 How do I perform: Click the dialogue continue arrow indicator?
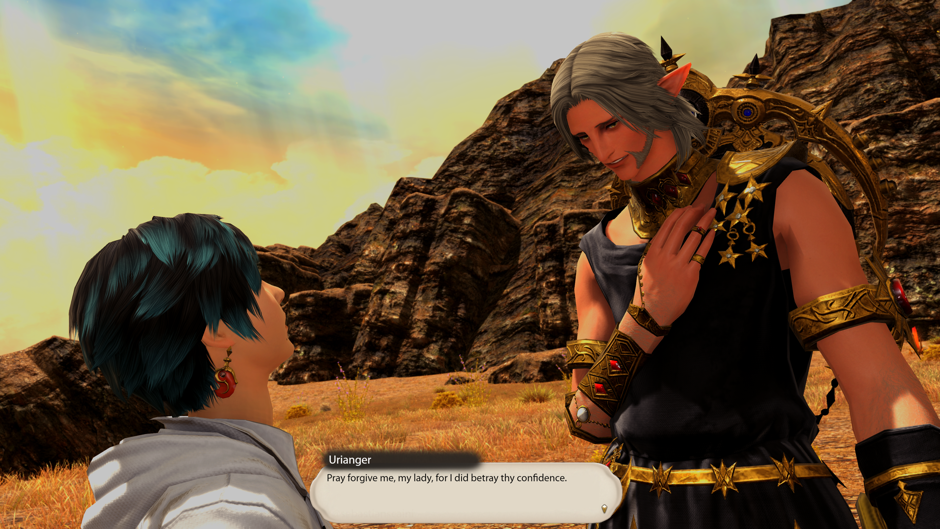tap(604, 509)
